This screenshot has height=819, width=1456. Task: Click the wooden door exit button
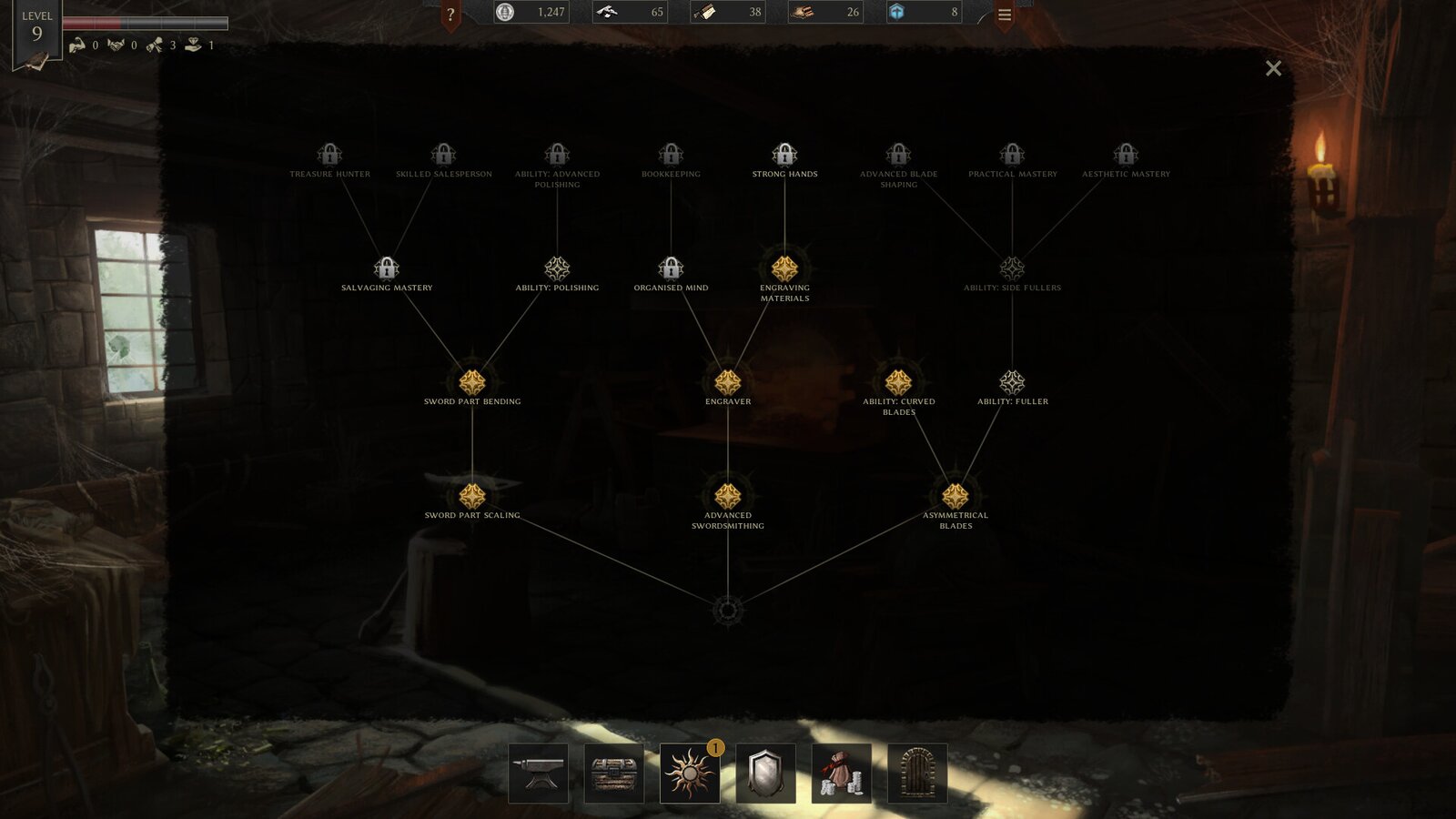[917, 773]
